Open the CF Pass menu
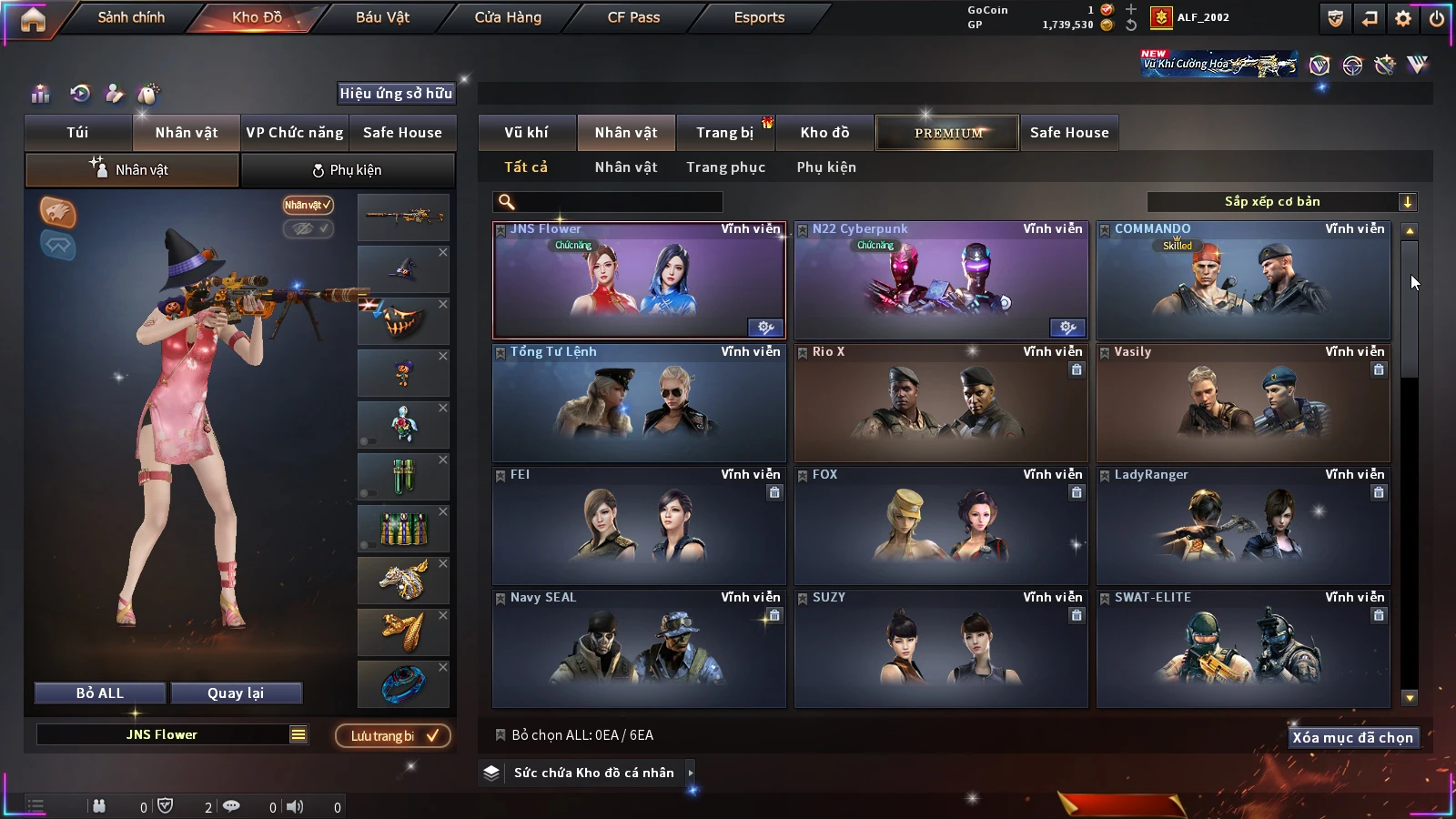 pyautogui.click(x=633, y=17)
